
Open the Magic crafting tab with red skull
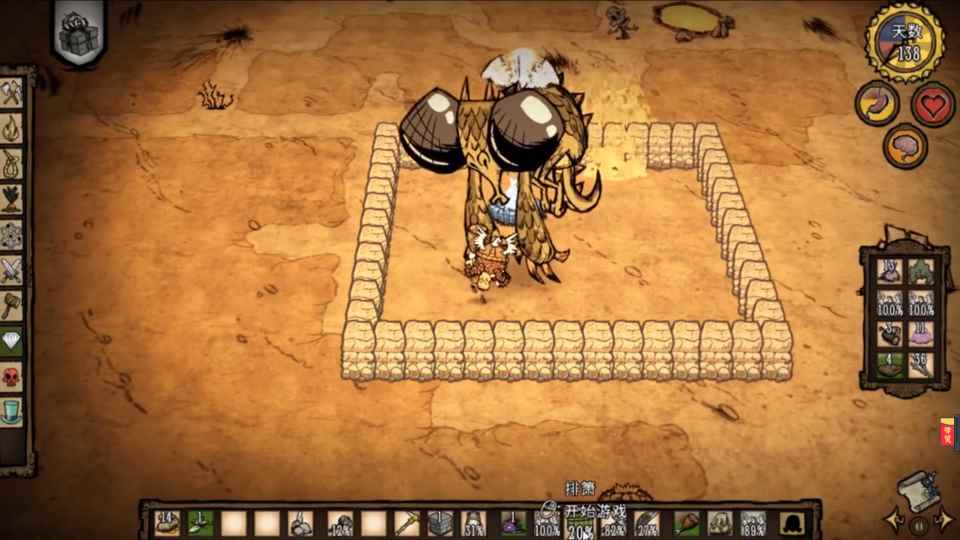pos(13,377)
